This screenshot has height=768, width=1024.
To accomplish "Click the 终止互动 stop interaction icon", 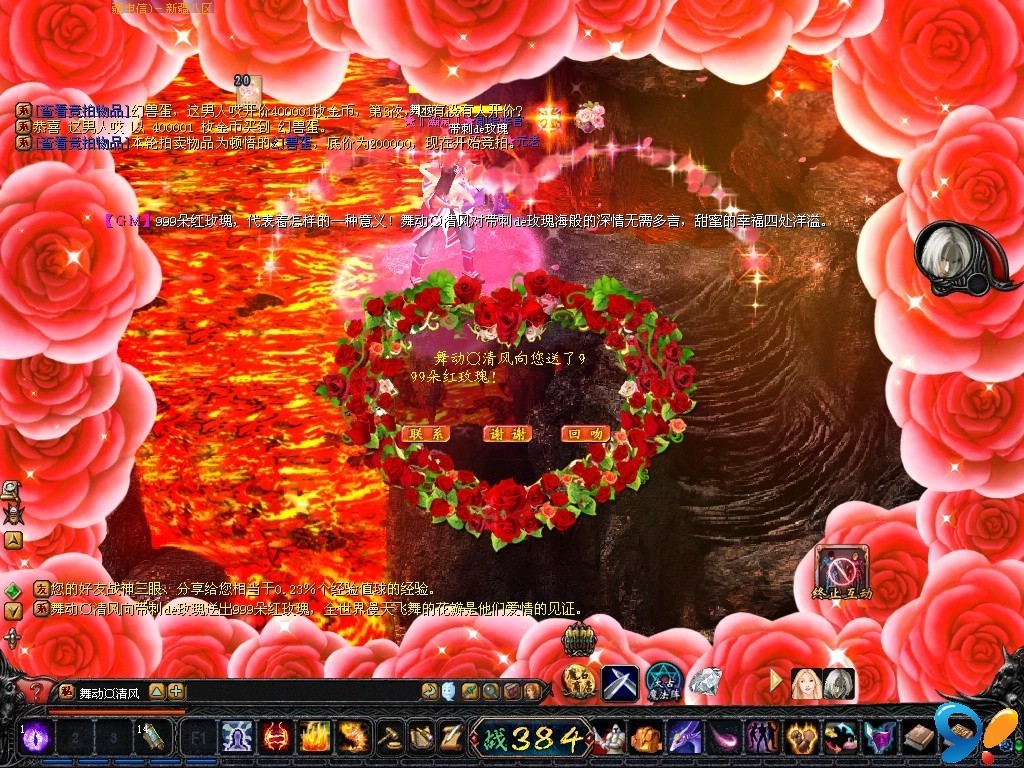I will tap(842, 571).
